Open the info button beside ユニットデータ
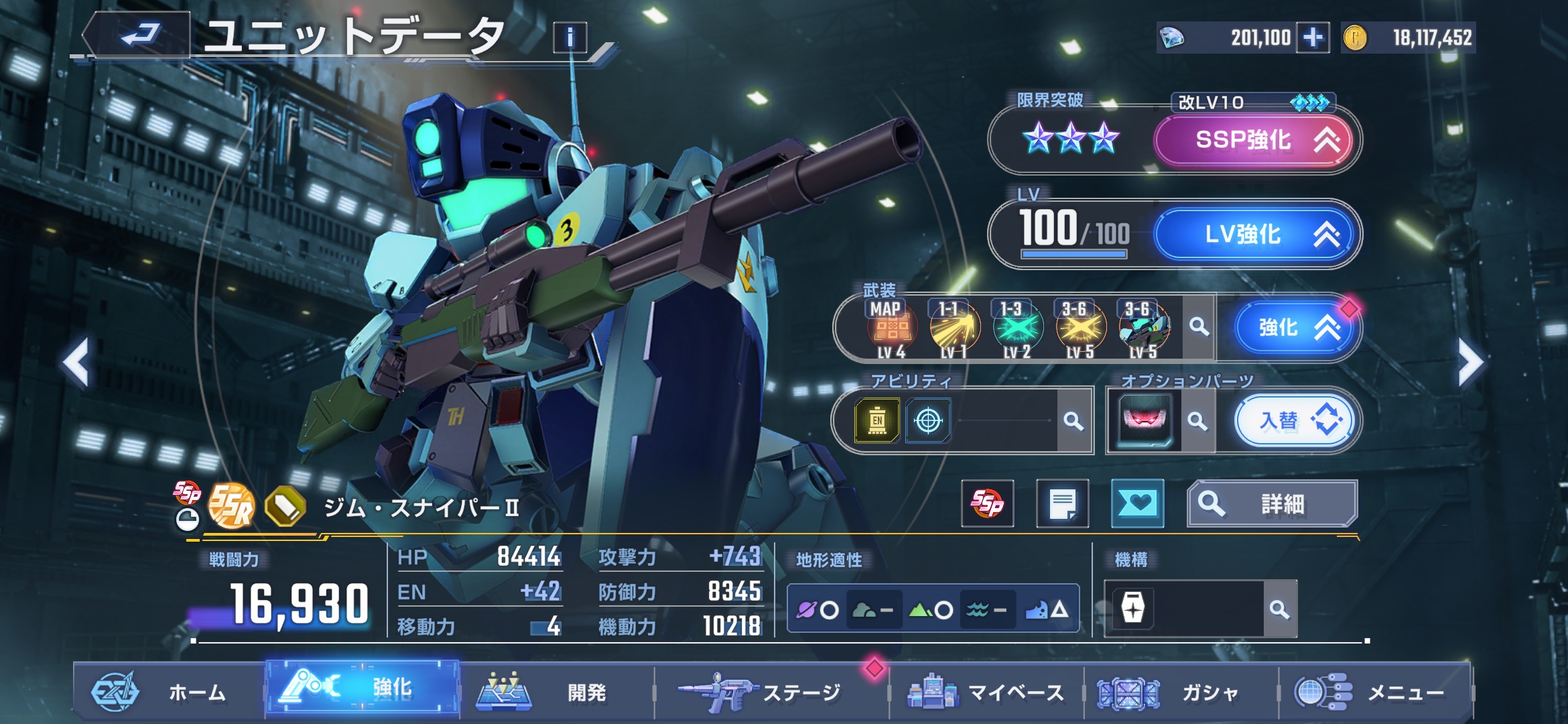1568x724 pixels. (x=570, y=38)
